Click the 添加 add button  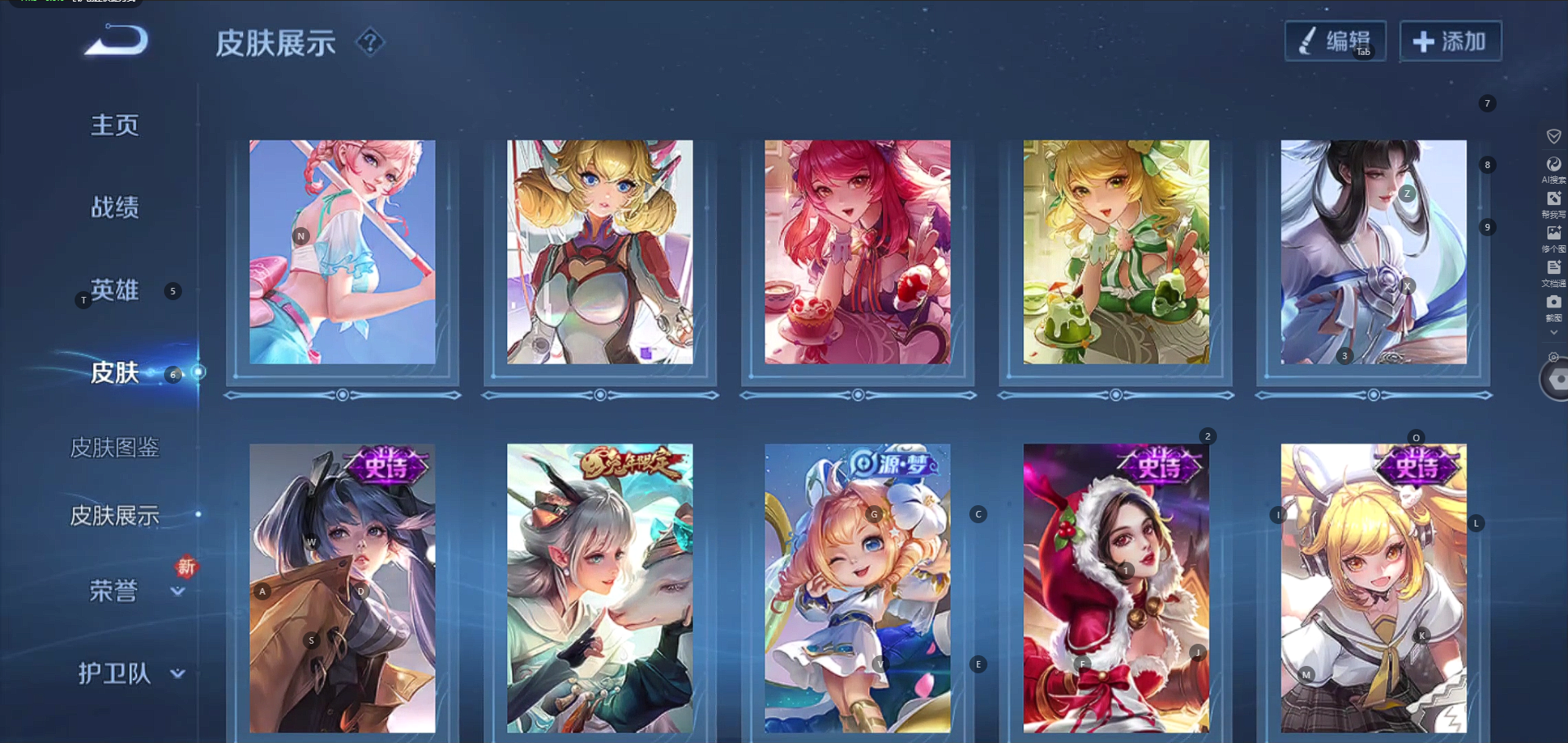[1450, 41]
